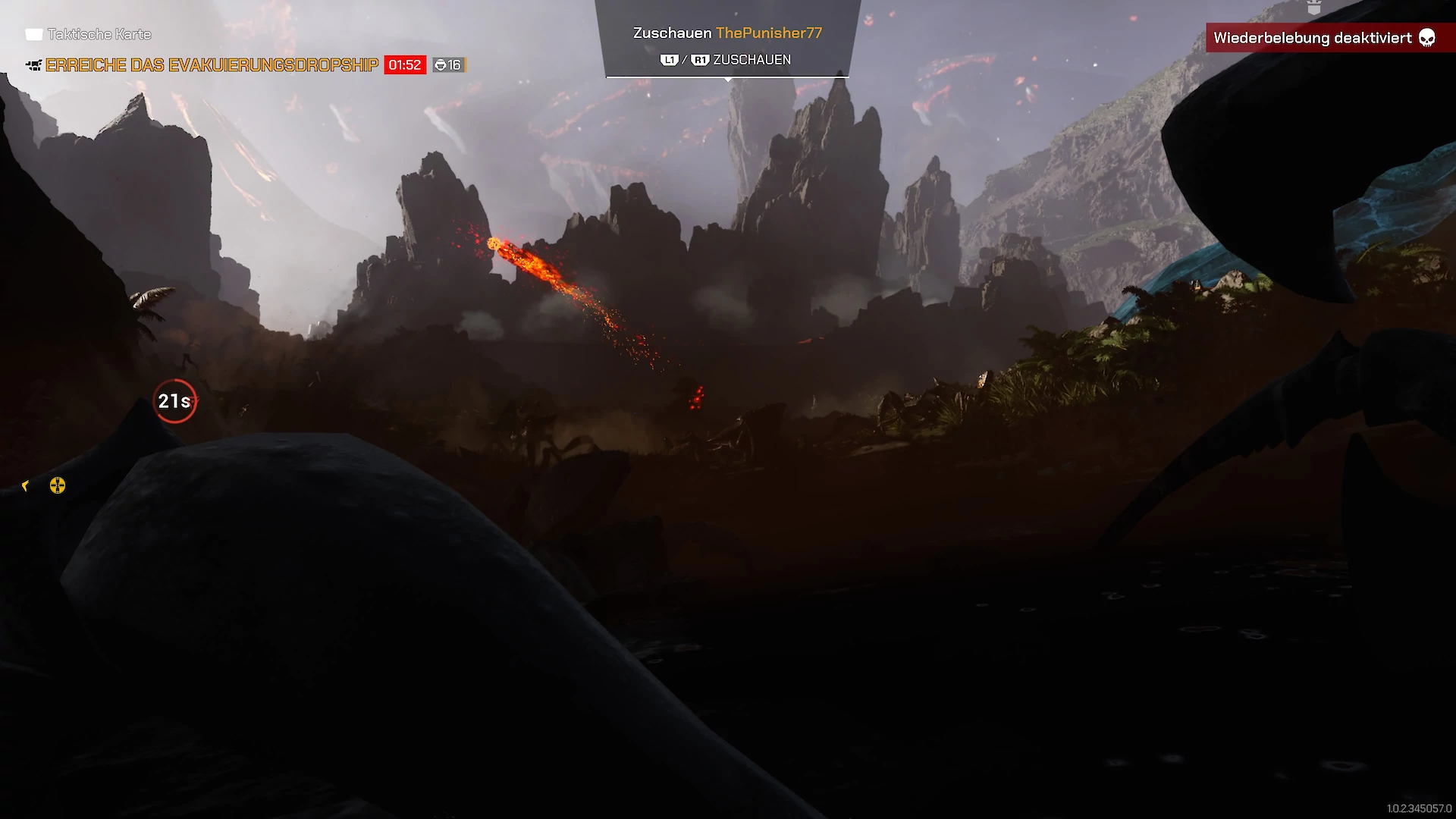Select the Wiederbelebung deaktiviert banner
The width and height of the screenshot is (1456, 819).
[1323, 38]
